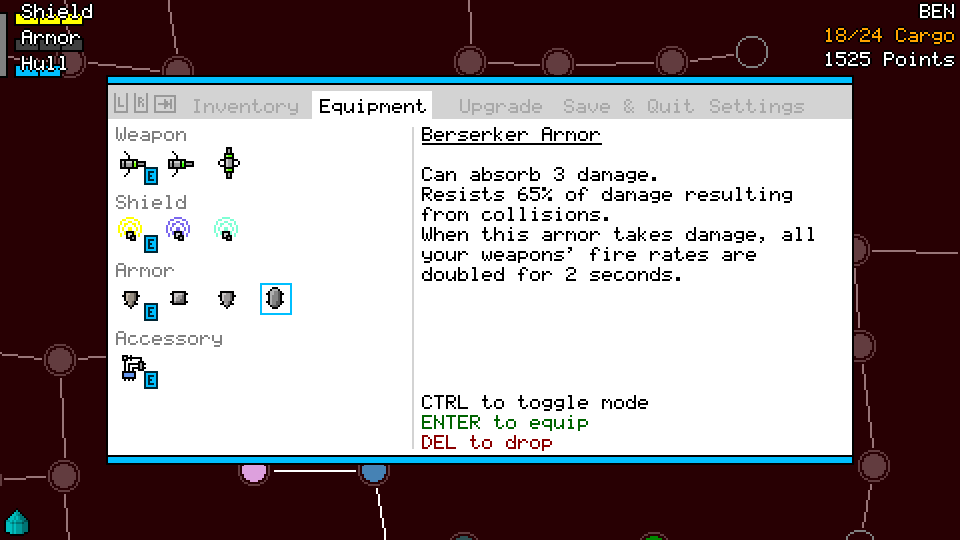Select the square gray armor plate
This screenshot has width=960, height=540.
(x=179, y=298)
